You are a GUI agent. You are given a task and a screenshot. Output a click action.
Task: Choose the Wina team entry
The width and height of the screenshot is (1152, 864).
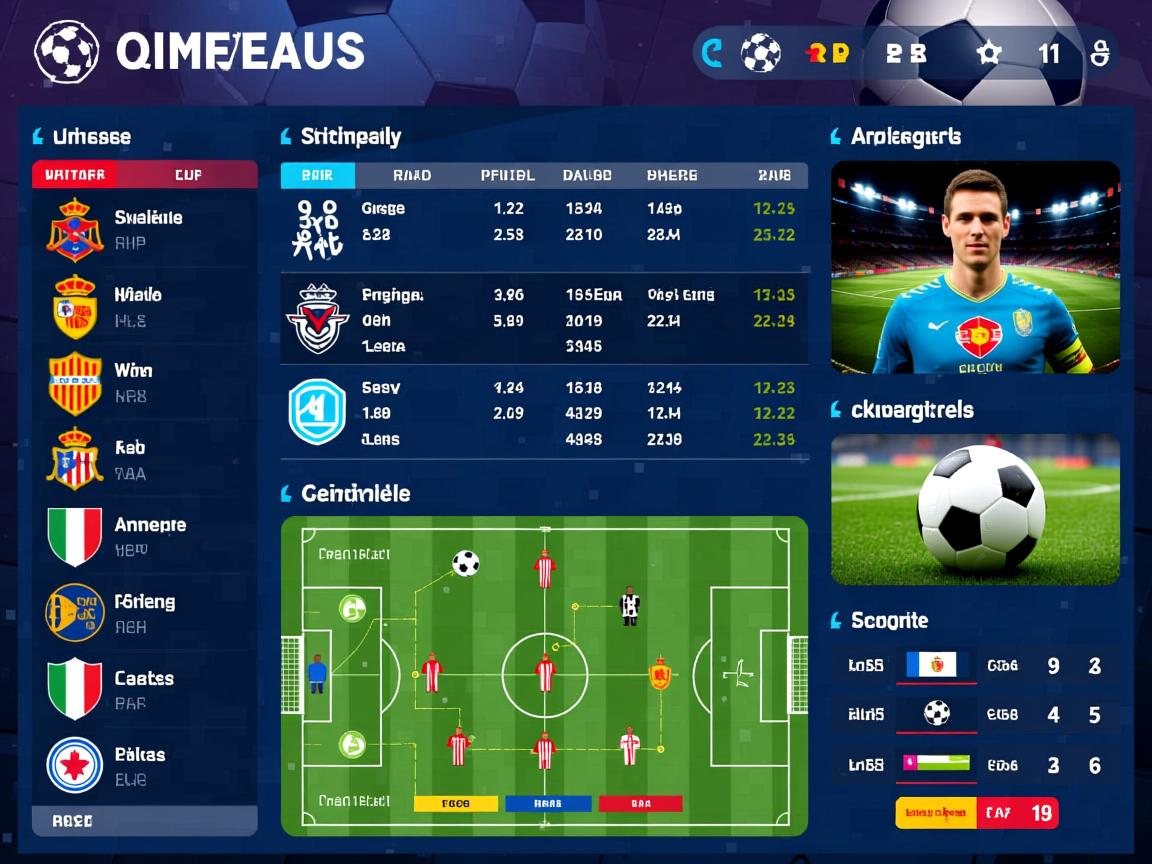coord(145,383)
